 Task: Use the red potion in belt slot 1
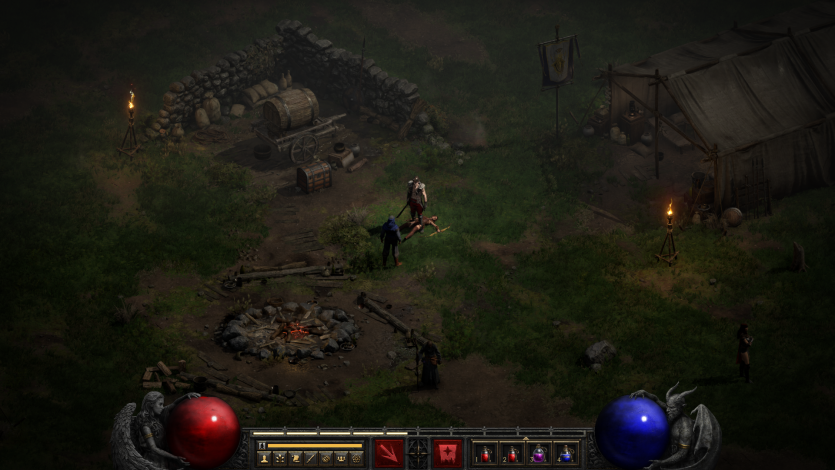[484, 454]
